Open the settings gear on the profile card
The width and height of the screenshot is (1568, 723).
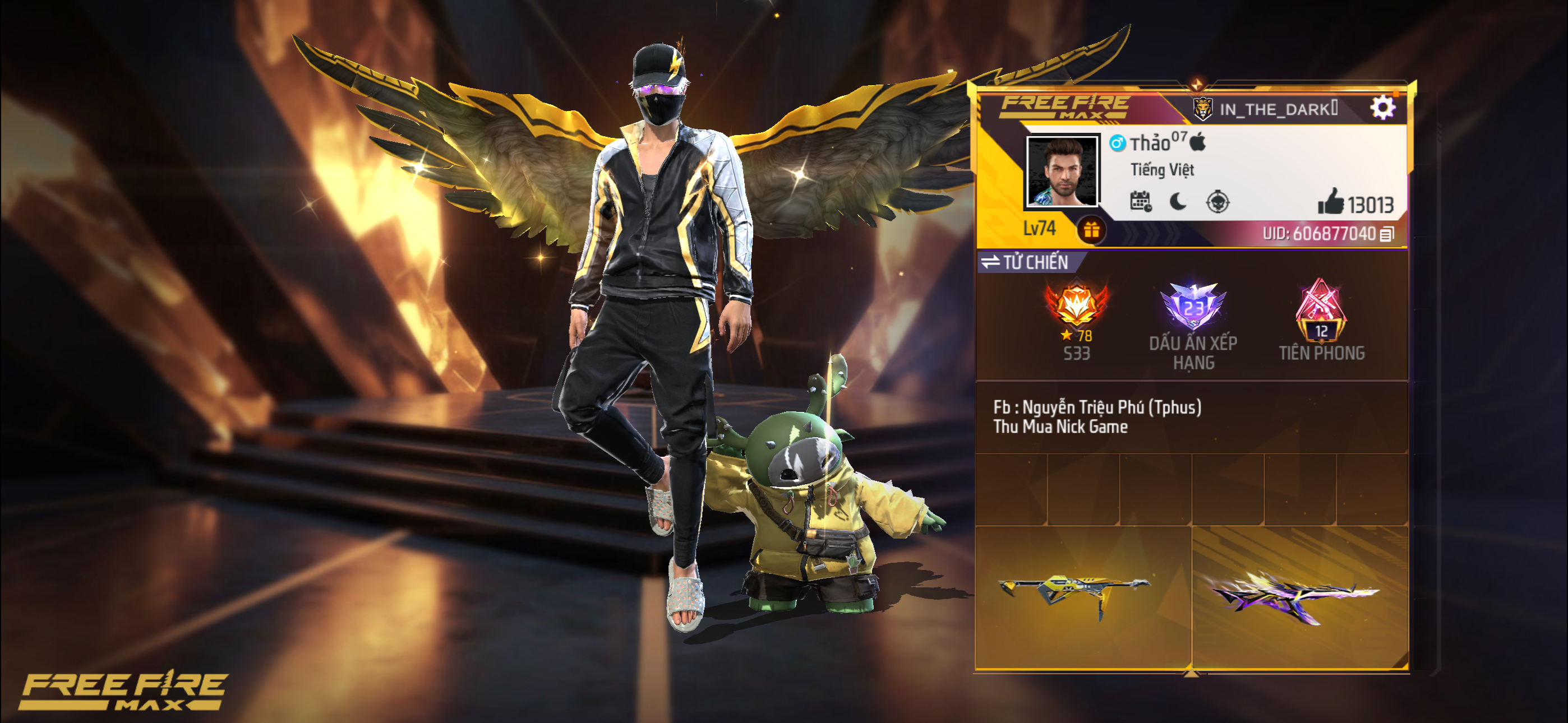coord(1383,107)
